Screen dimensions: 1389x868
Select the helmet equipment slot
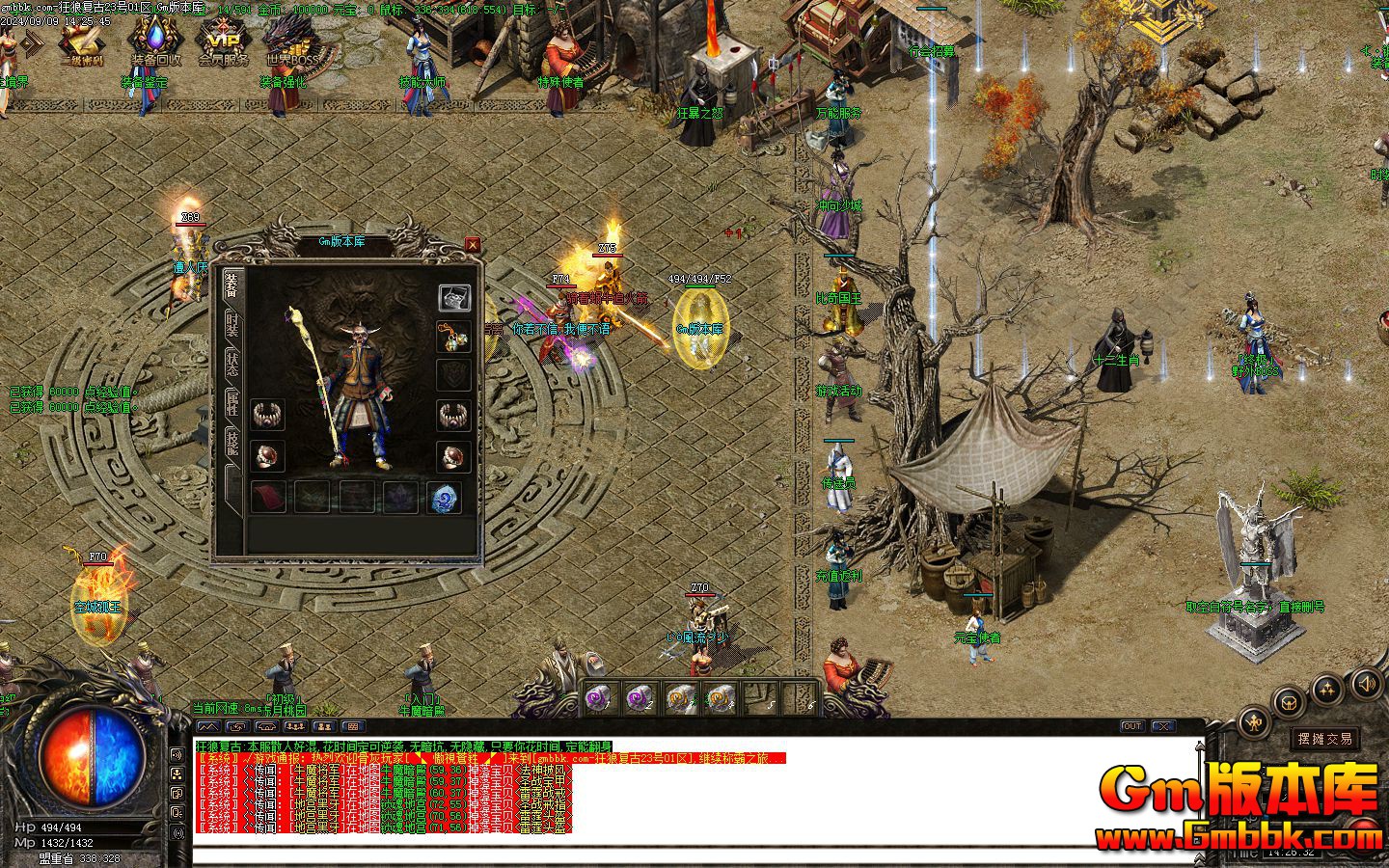(x=454, y=298)
